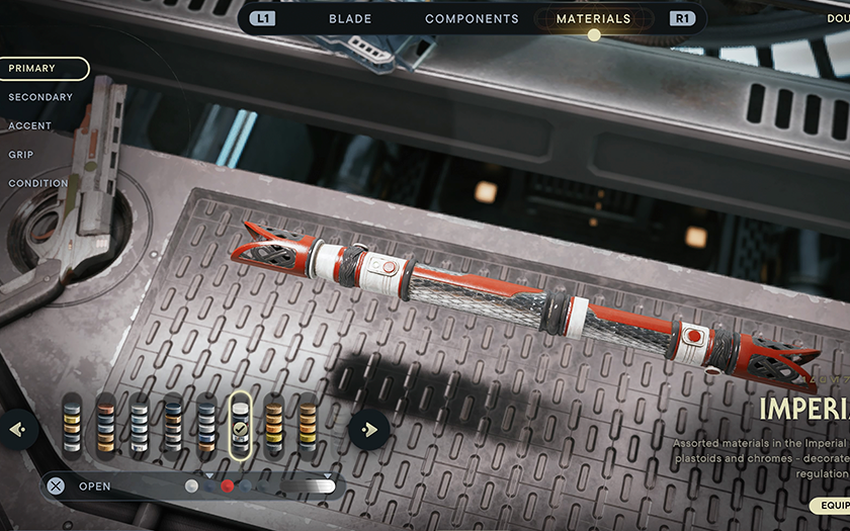
Task: Show previous materials with the left arrow
Action: tap(17, 430)
